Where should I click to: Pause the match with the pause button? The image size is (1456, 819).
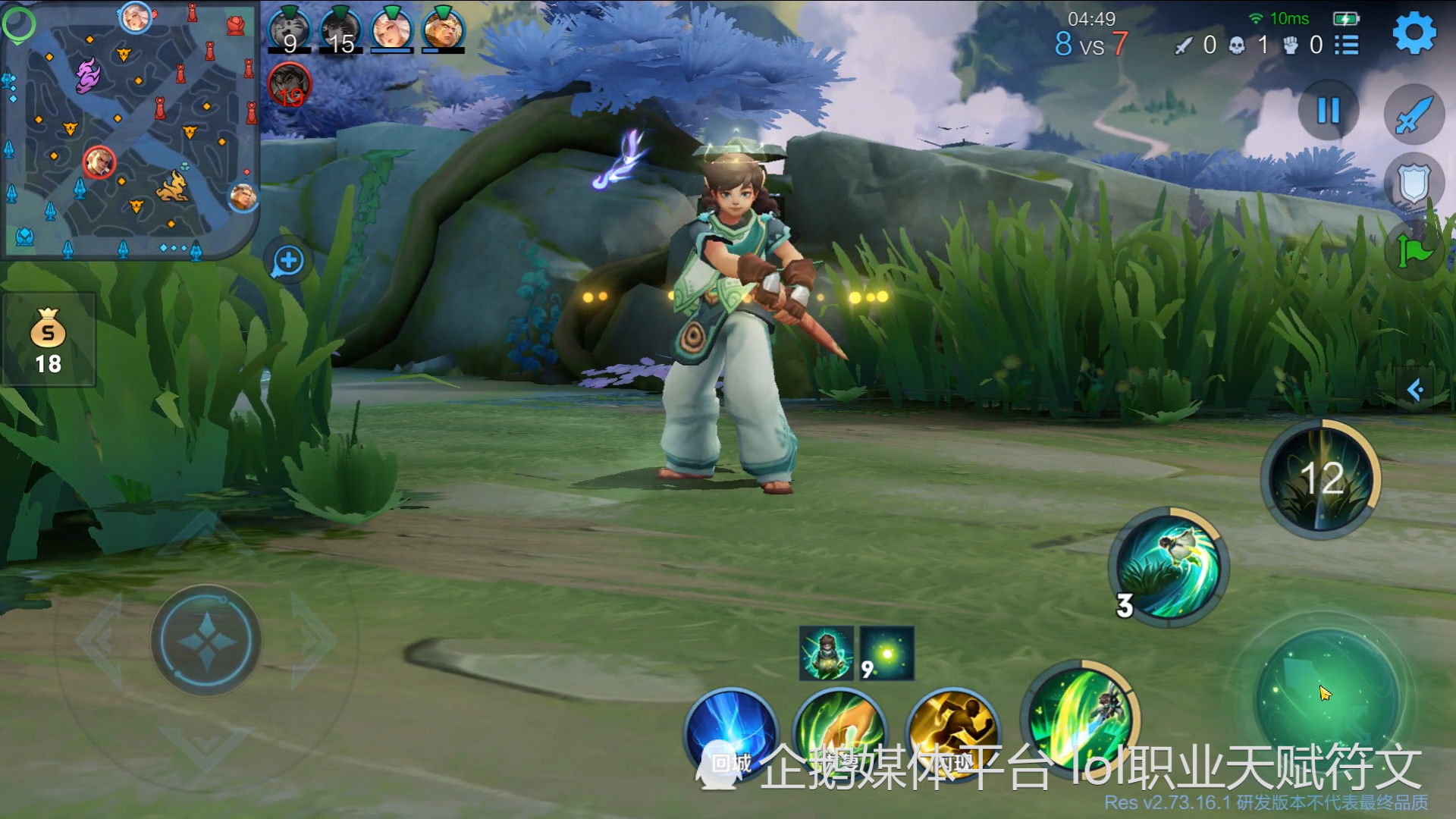coord(1328,111)
